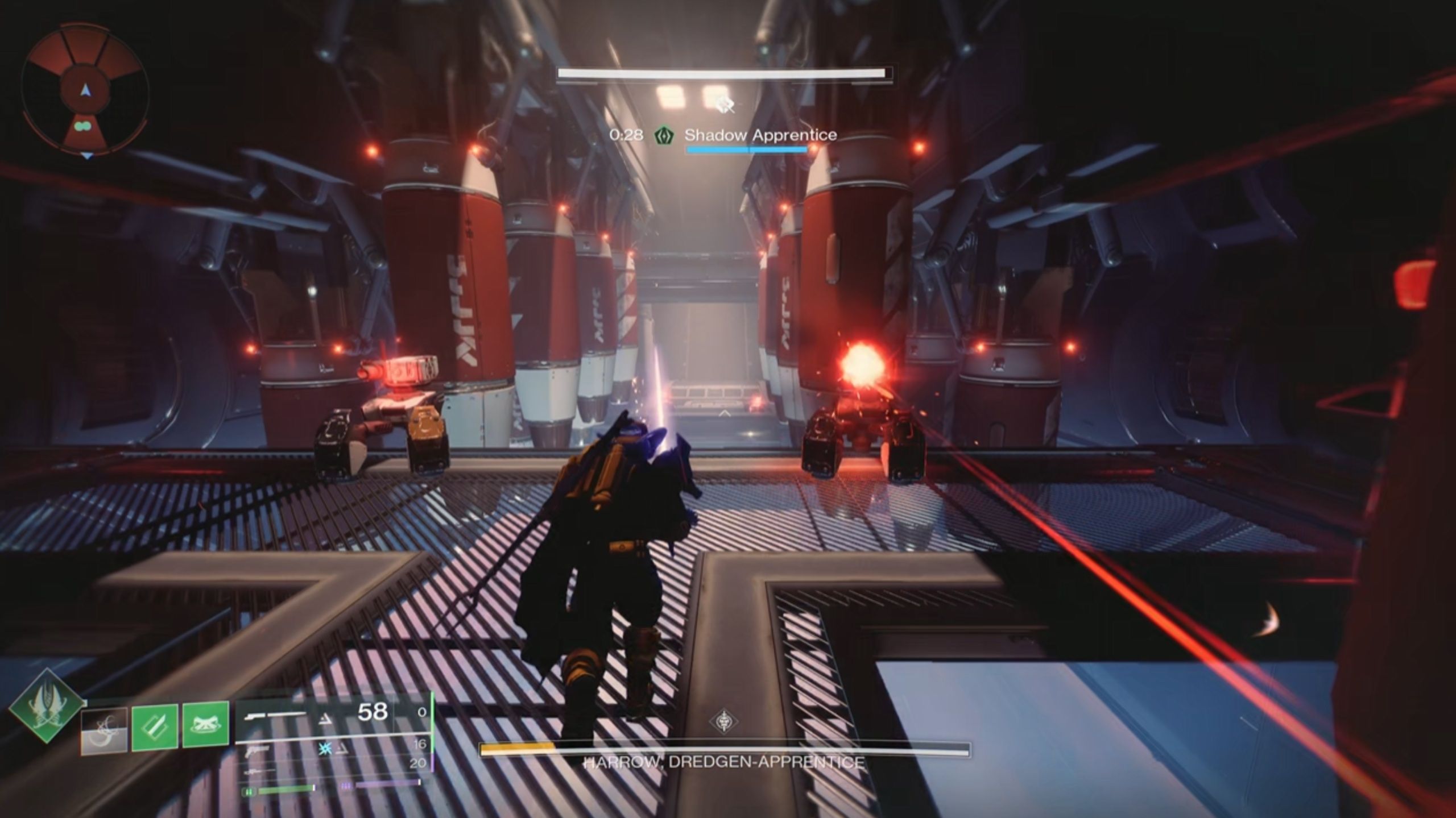
Task: Select the grey grenade ability icon
Action: click(x=104, y=730)
